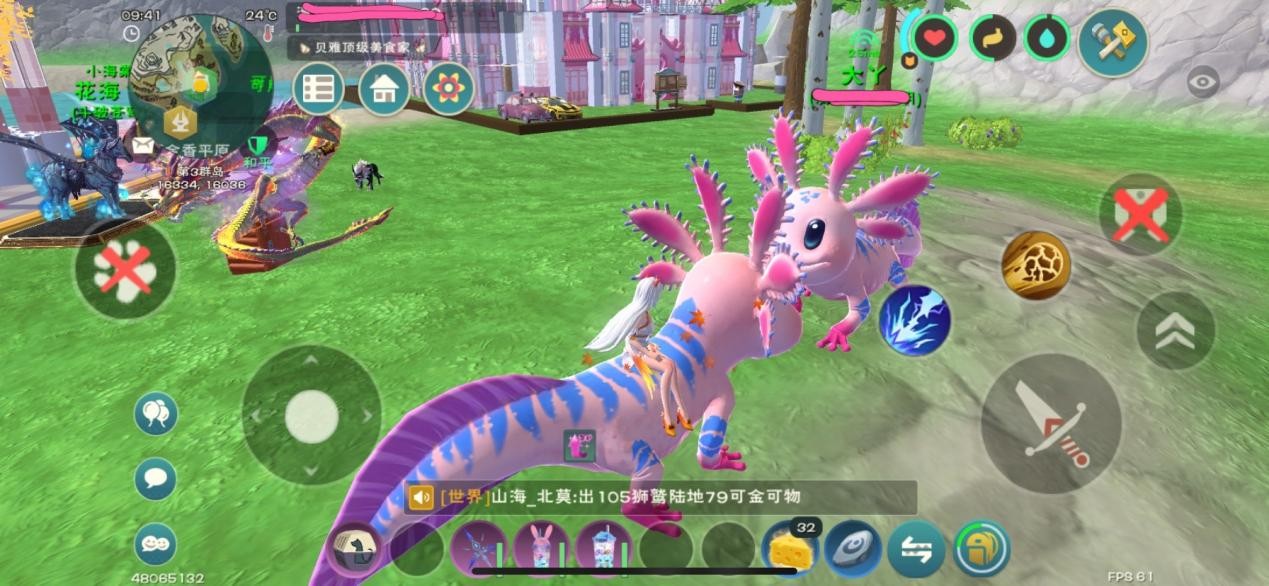
Task: Open the hammer and axe crafting menu
Action: 1112,42
